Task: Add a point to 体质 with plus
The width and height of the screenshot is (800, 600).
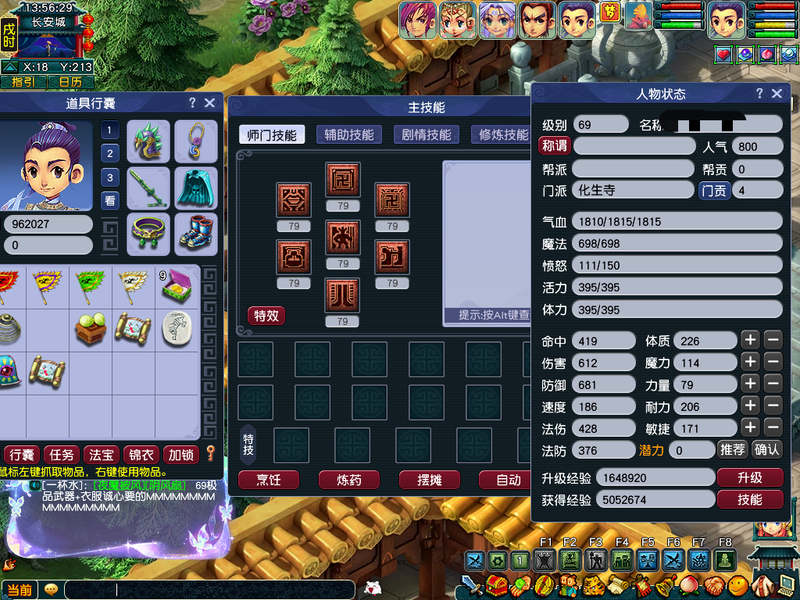Action: tap(750, 340)
